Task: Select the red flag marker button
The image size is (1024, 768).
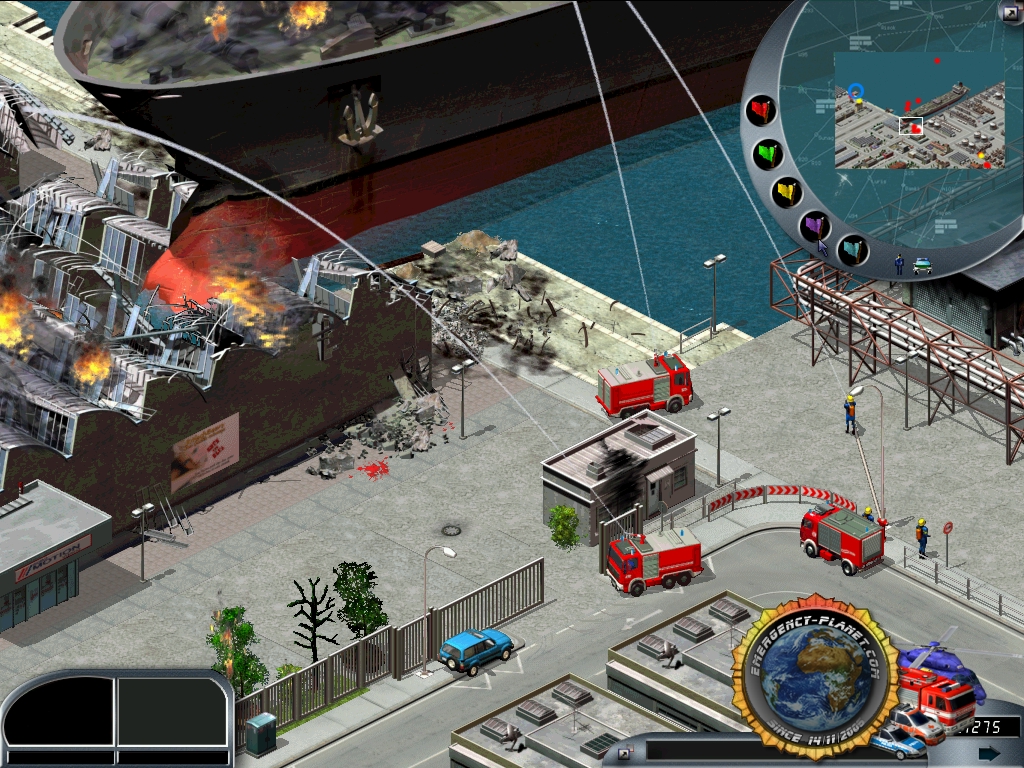Action: [x=762, y=110]
